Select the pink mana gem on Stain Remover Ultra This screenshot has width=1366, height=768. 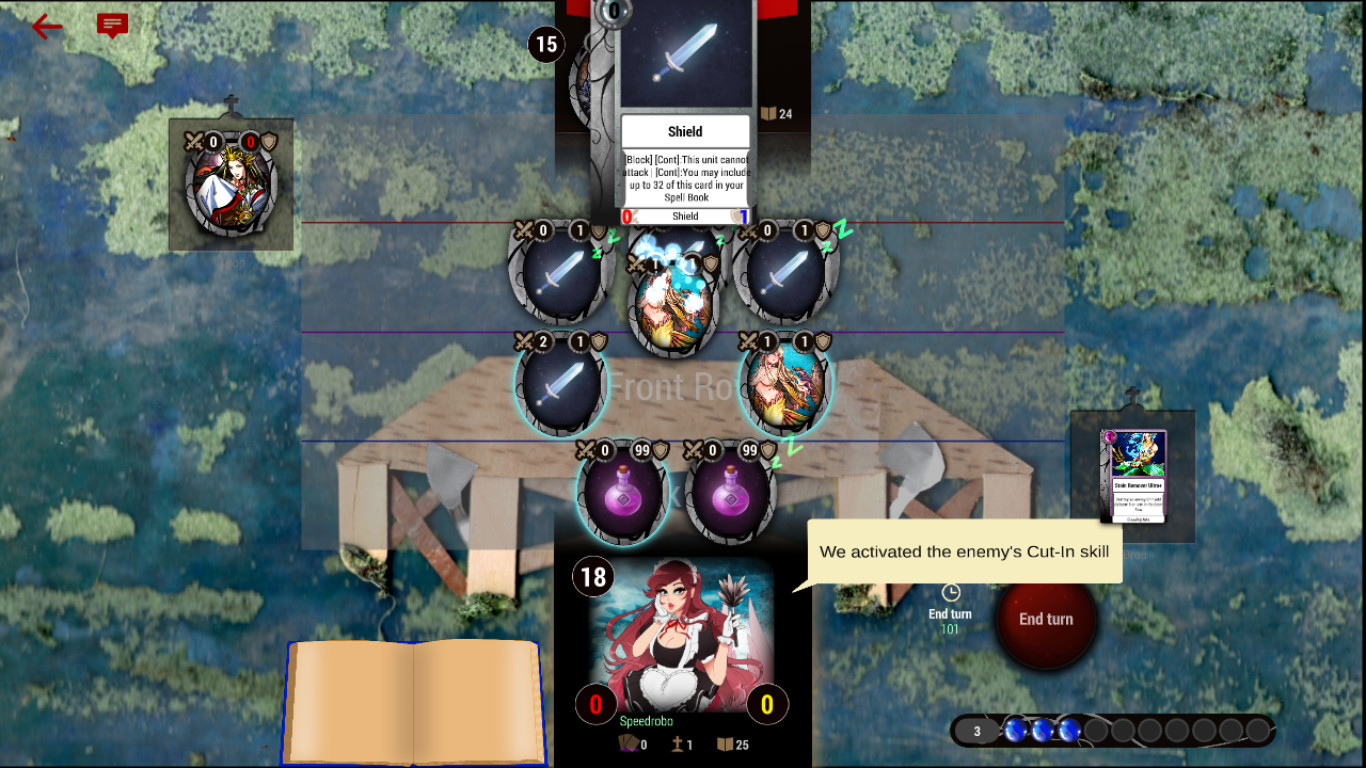[1110, 437]
